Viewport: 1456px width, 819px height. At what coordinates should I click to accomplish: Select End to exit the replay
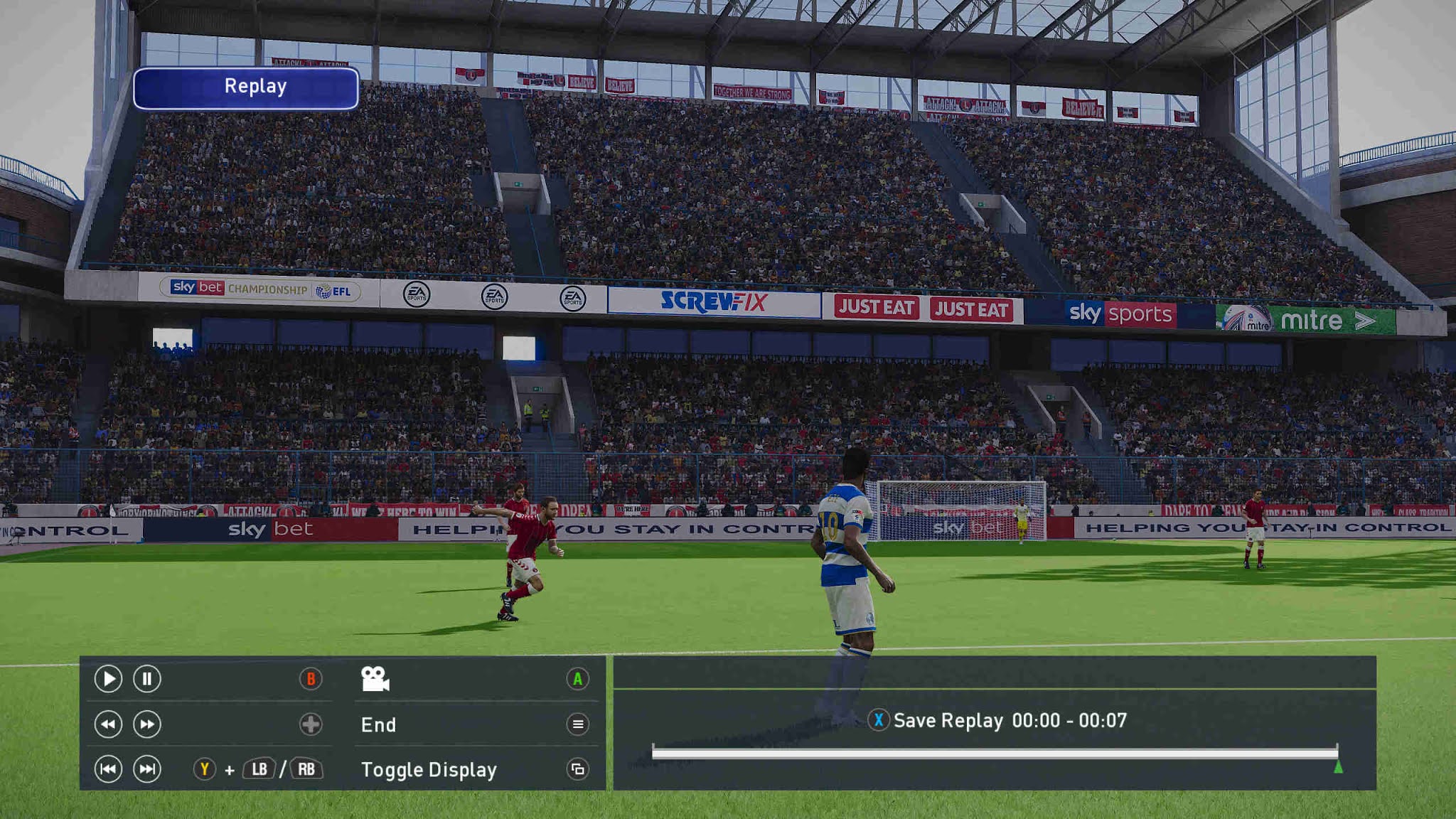377,725
